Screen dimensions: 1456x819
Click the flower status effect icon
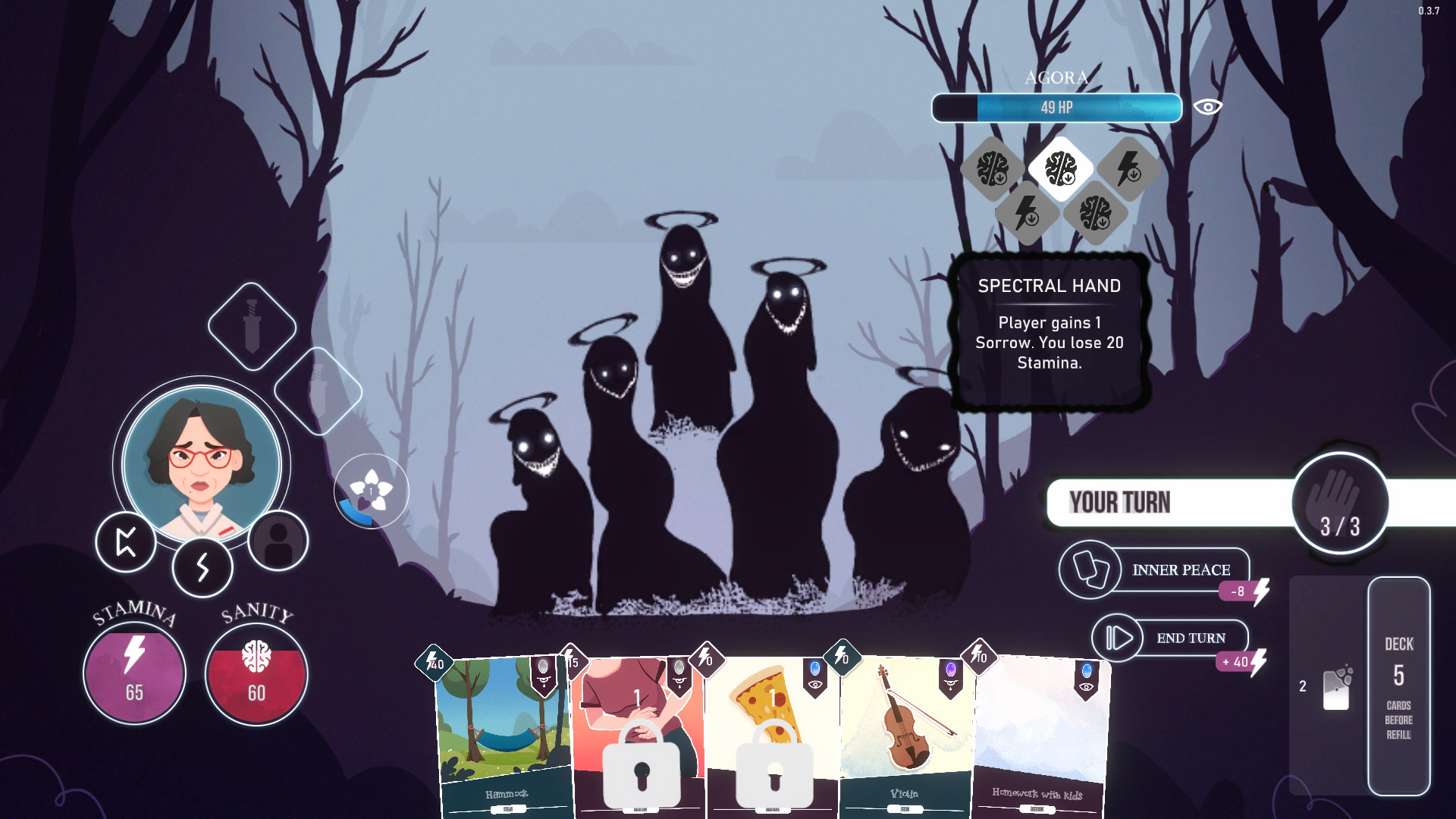[370, 489]
